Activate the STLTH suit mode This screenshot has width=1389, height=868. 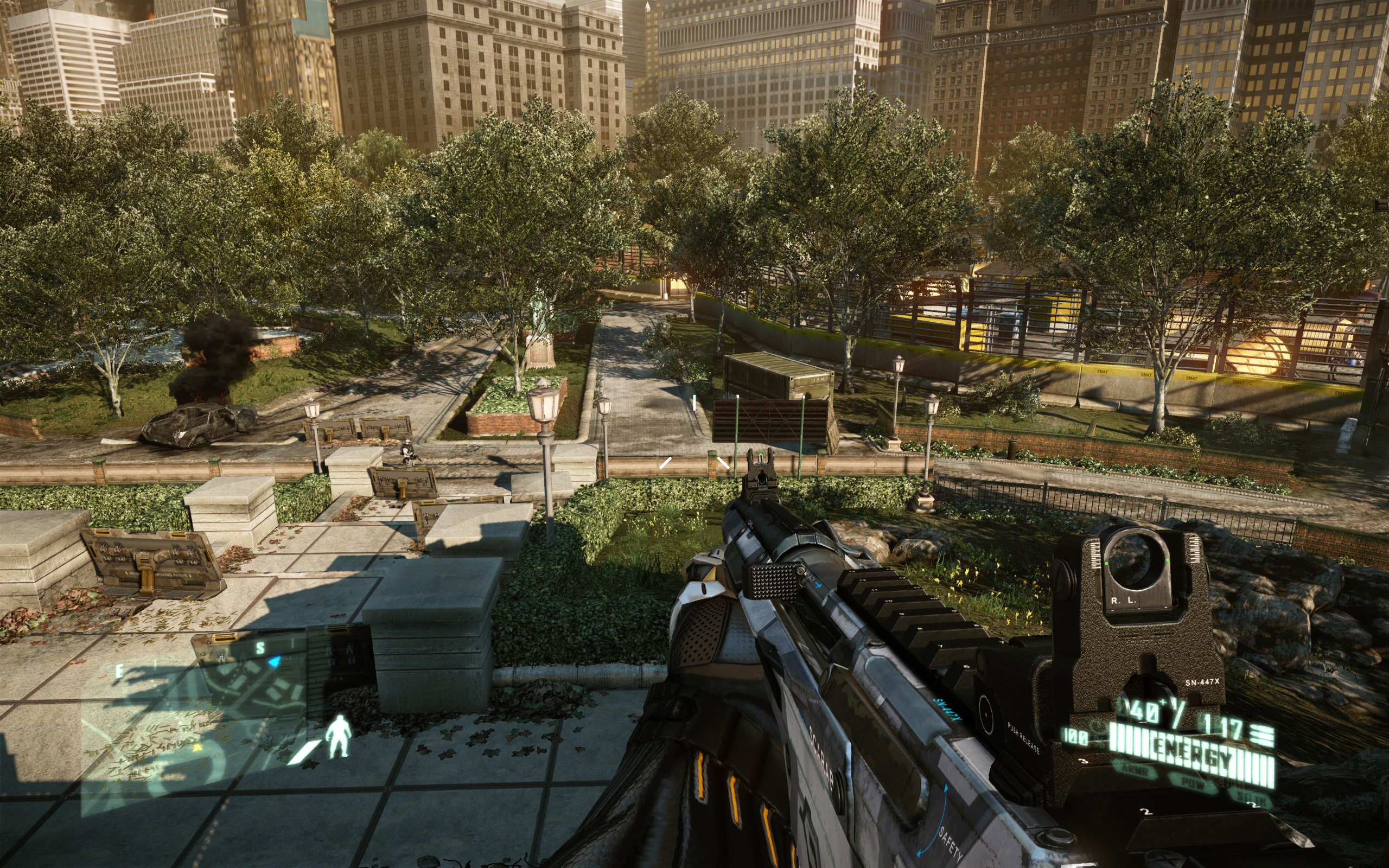pos(1251,798)
